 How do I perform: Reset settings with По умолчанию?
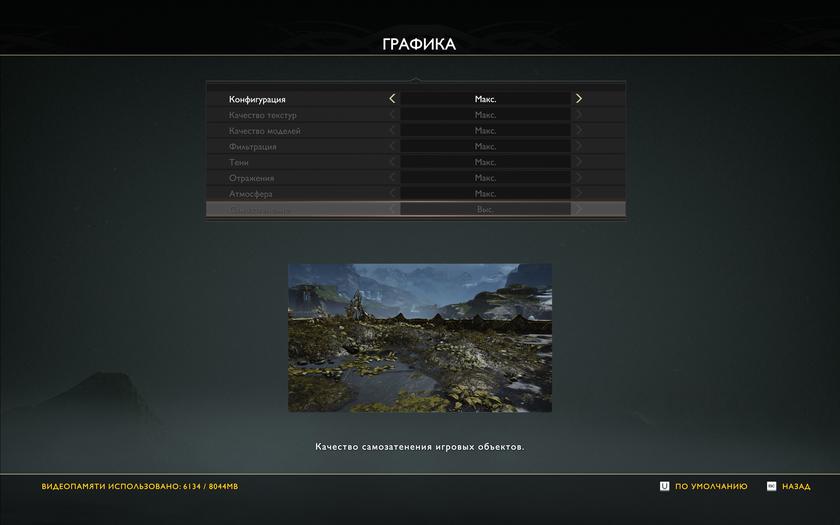point(703,487)
